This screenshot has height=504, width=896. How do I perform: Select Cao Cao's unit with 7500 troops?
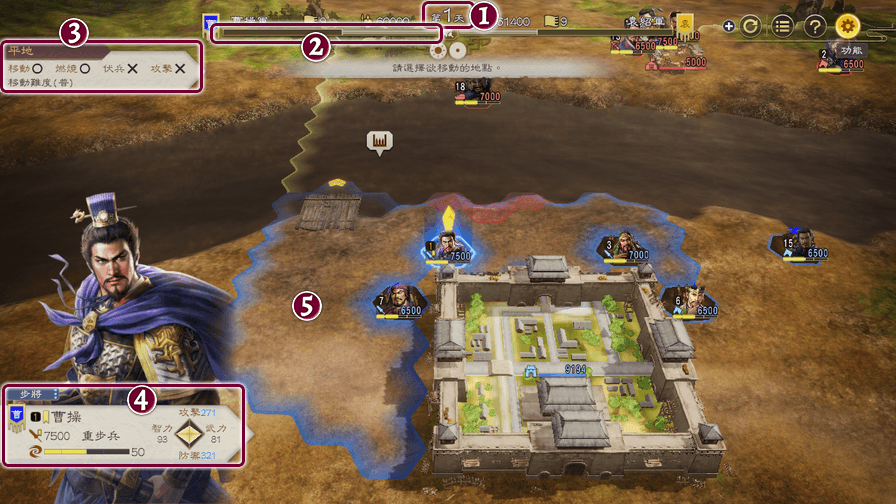pyautogui.click(x=450, y=245)
